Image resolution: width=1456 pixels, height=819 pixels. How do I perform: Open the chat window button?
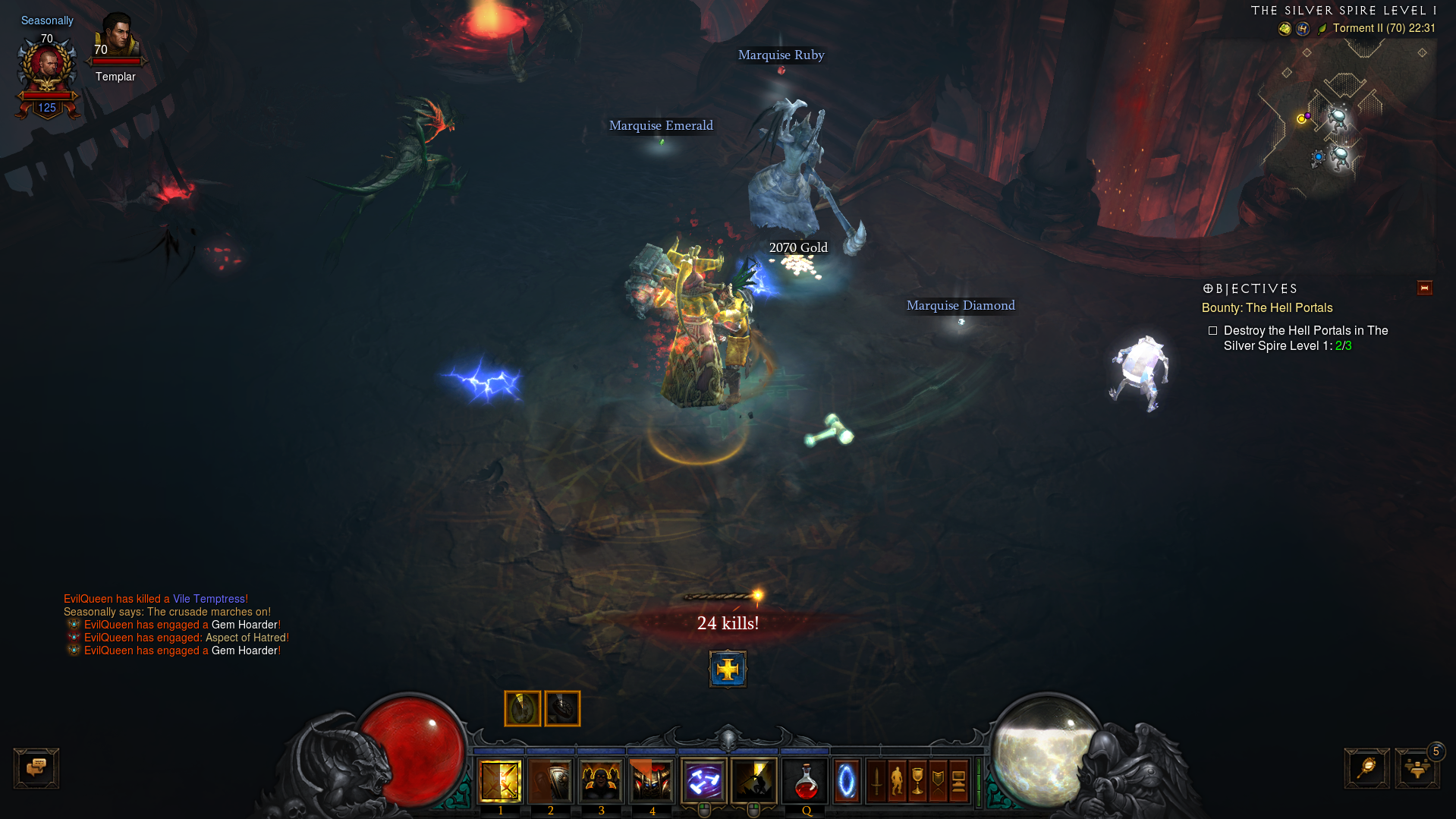tap(36, 768)
